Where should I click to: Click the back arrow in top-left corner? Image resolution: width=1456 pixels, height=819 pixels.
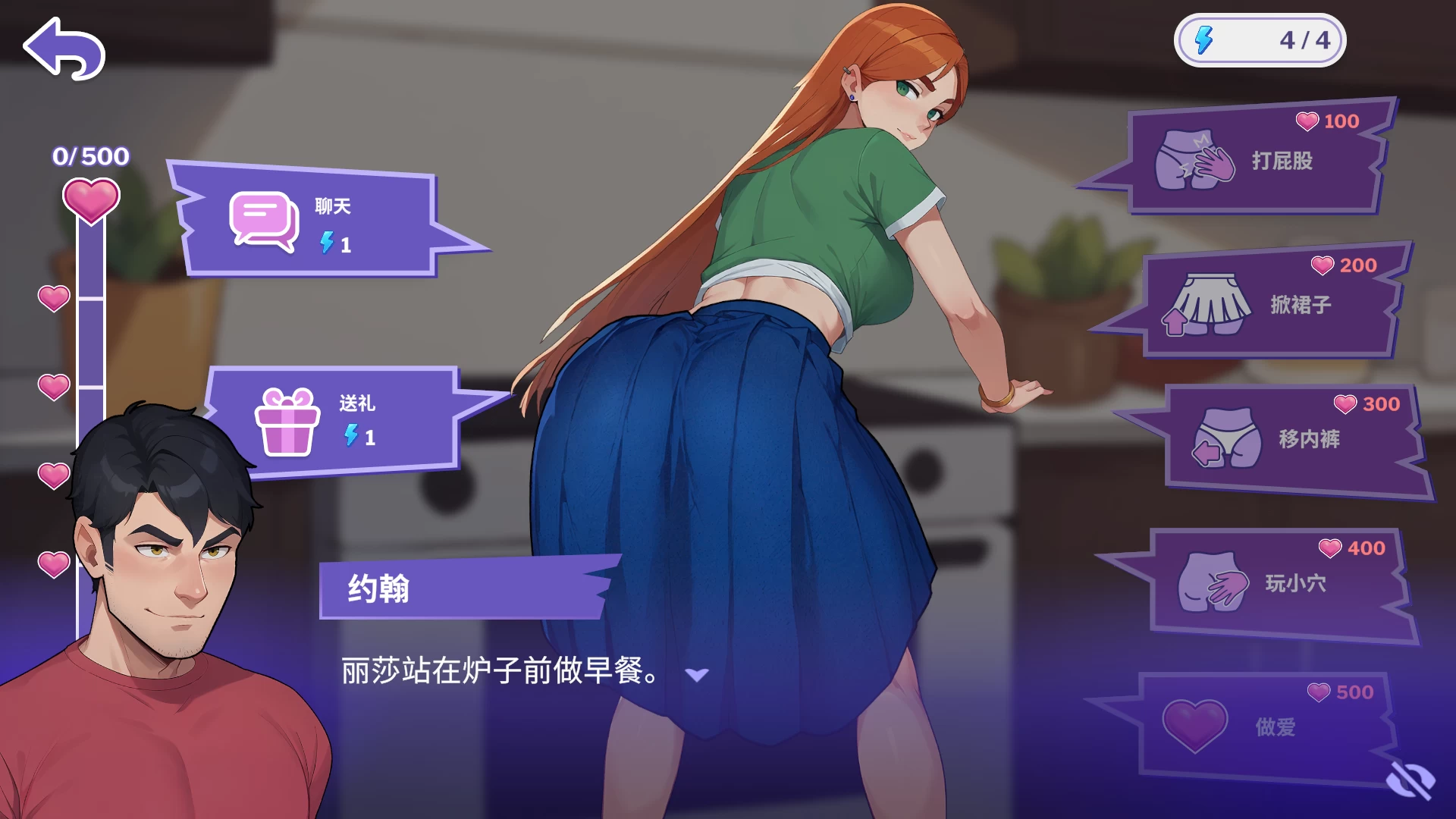coord(64,48)
